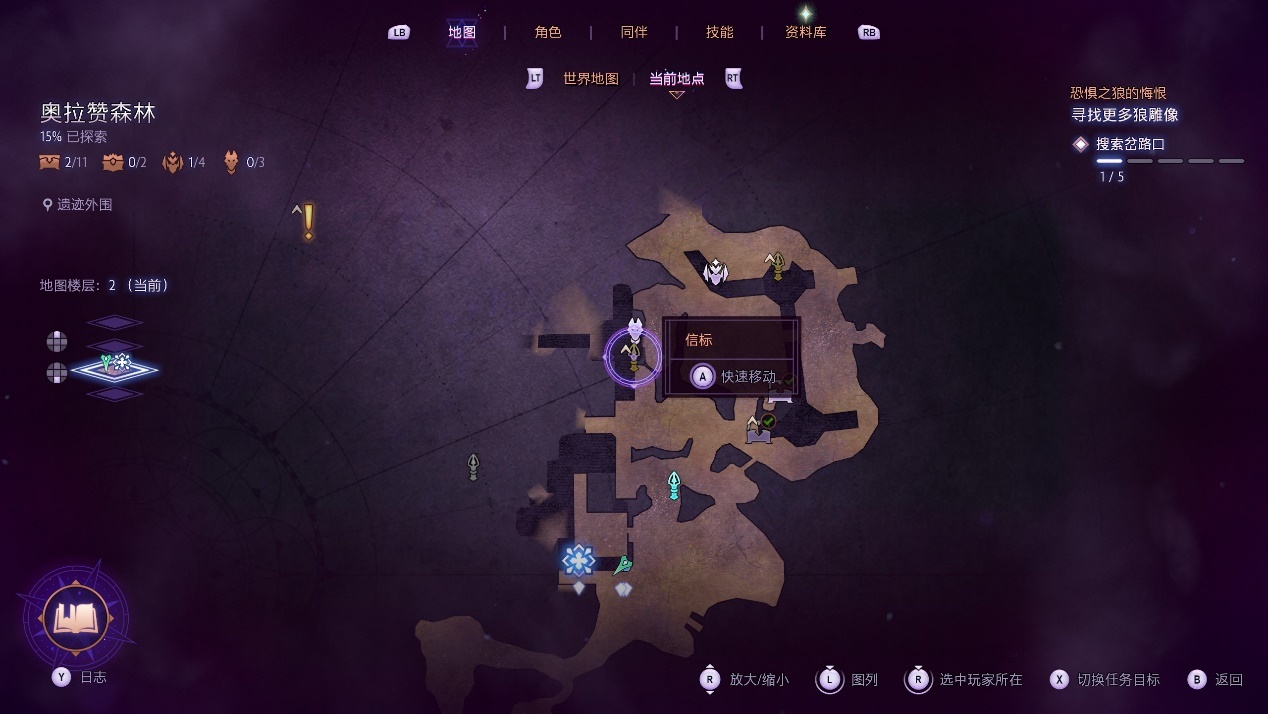This screenshot has height=714, width=1268.
Task: Open the 恐惧之狼的悔恨 quest tracker
Action: tap(1118, 93)
